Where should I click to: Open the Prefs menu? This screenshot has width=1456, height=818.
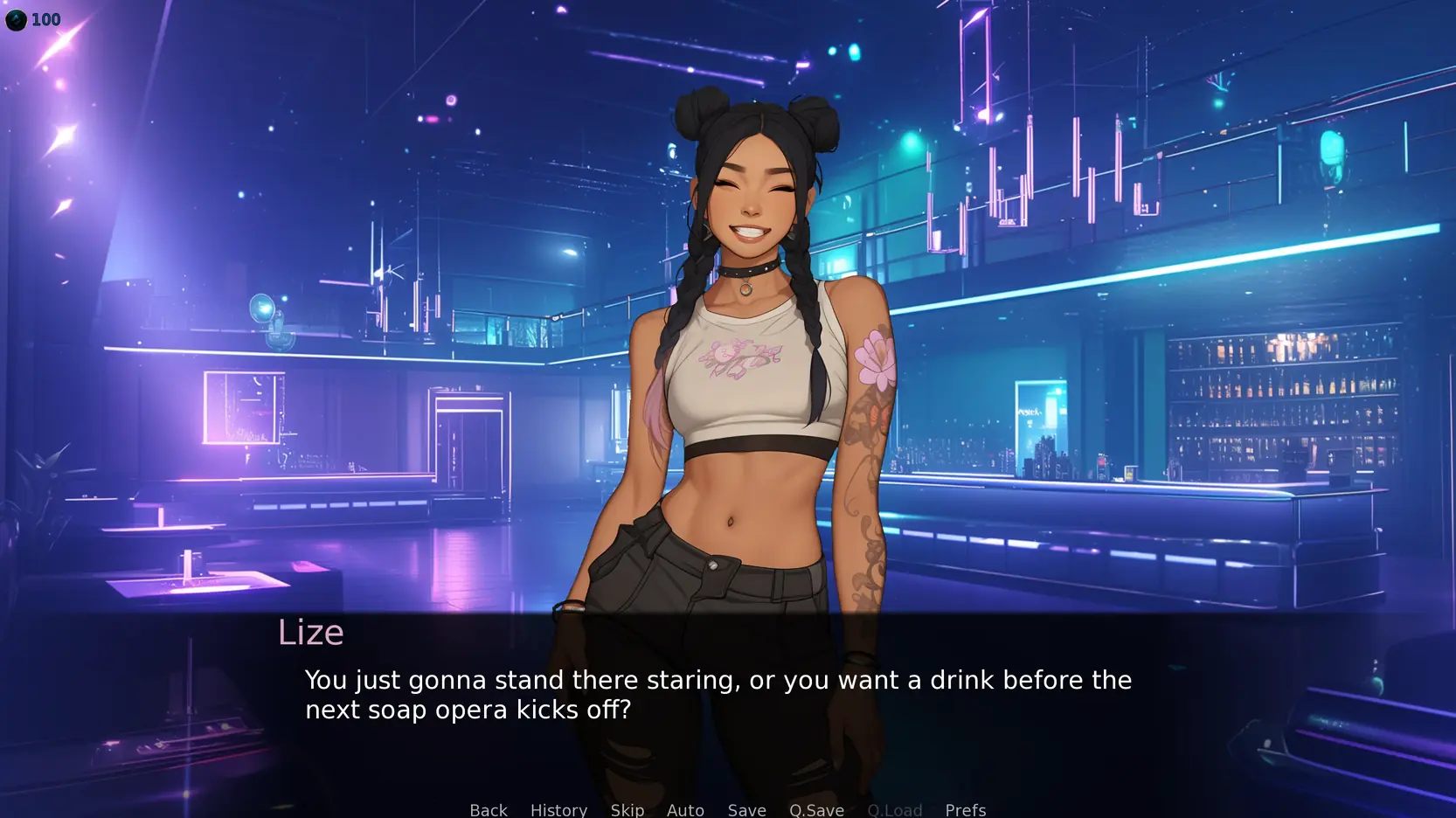coord(965,809)
